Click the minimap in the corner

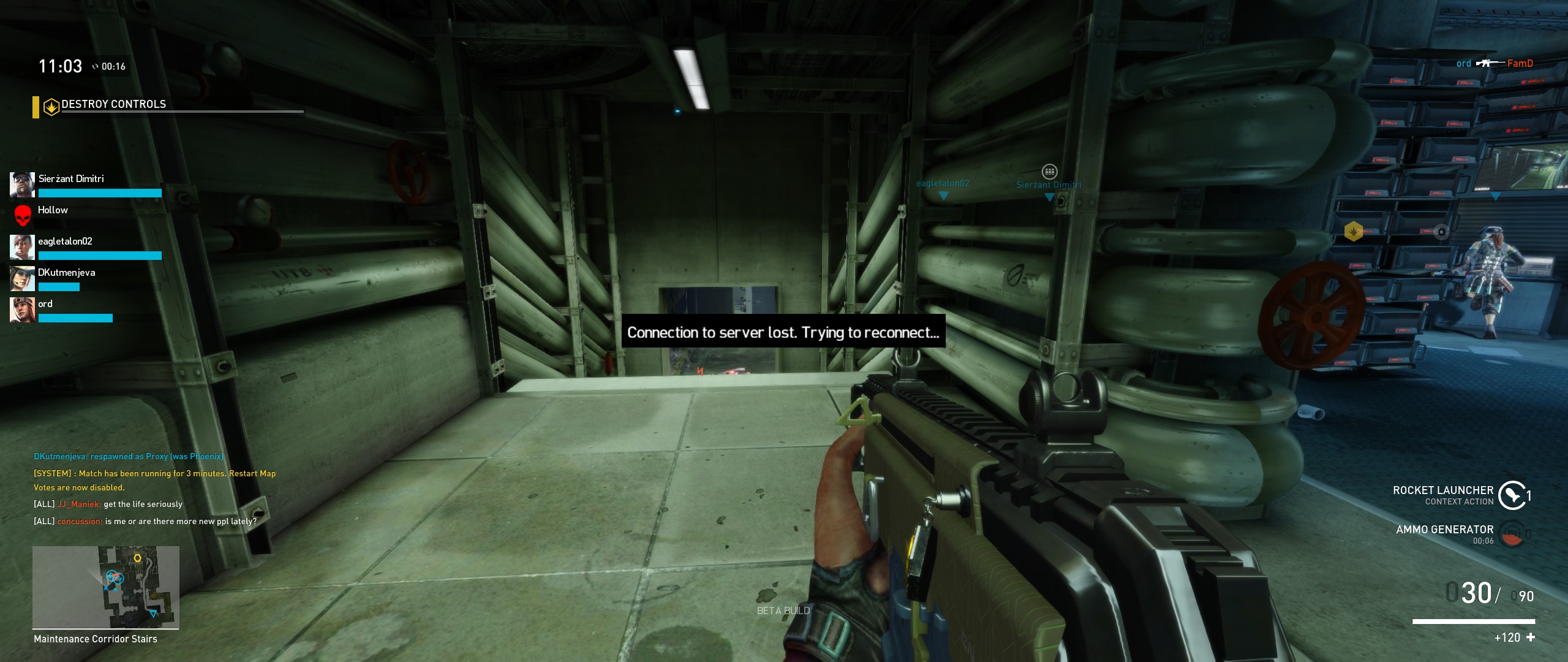pyautogui.click(x=106, y=587)
